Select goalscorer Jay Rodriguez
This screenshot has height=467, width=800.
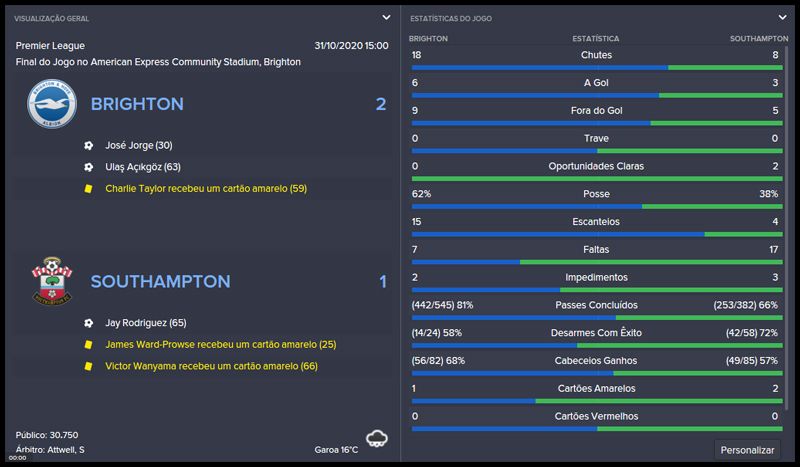pos(145,323)
